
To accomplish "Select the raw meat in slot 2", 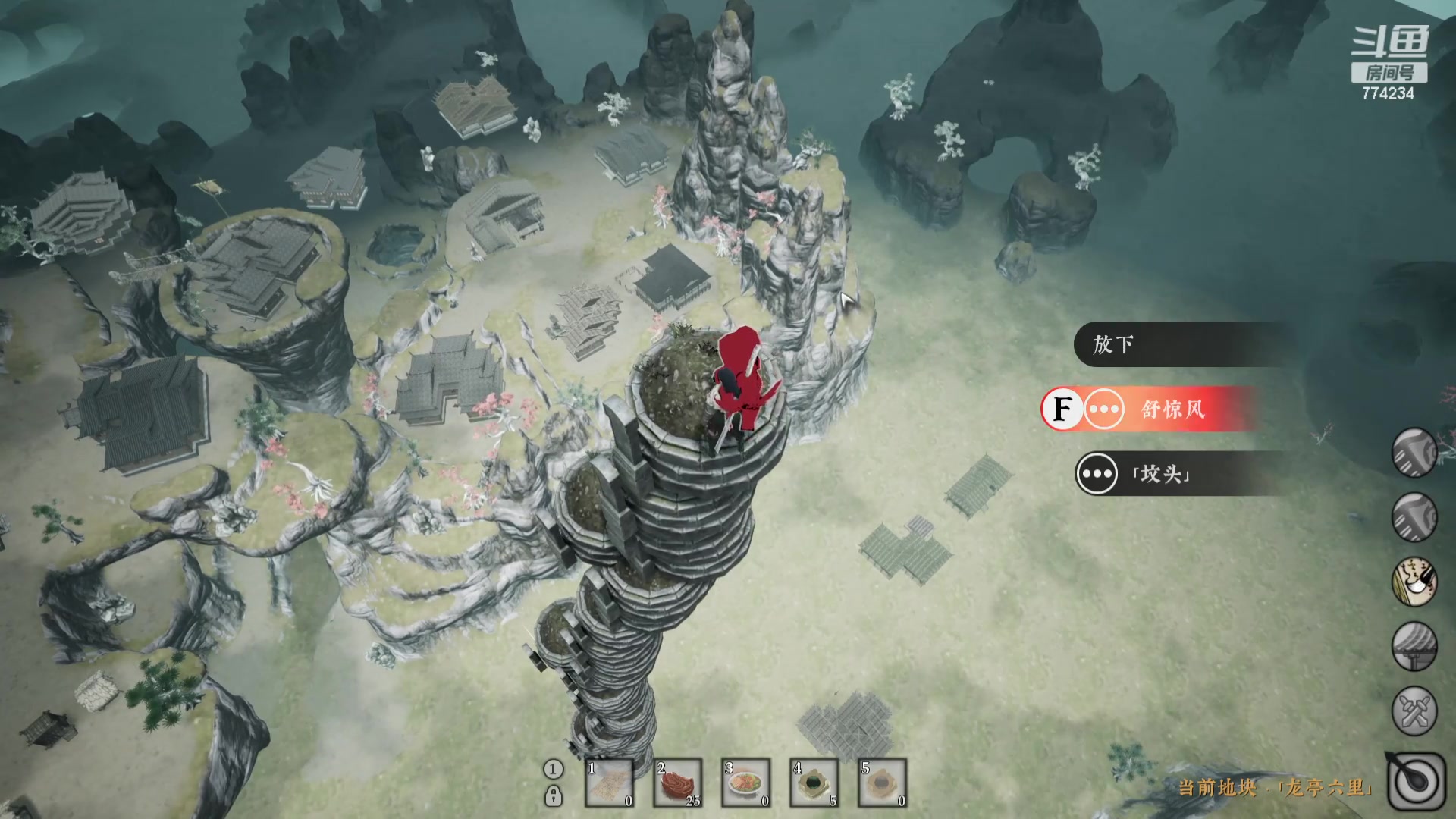I will click(678, 783).
